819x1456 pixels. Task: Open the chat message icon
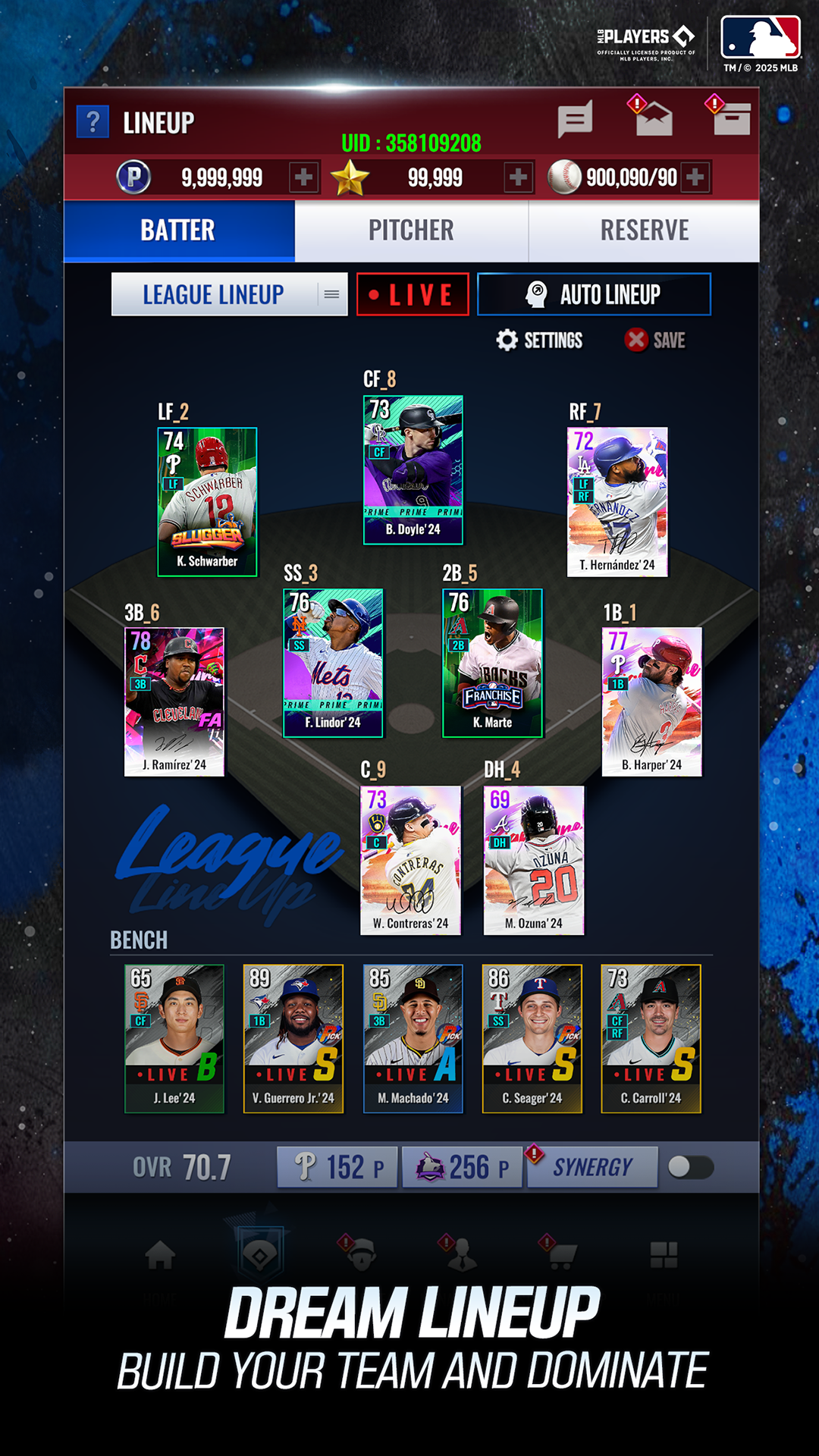coord(575,121)
